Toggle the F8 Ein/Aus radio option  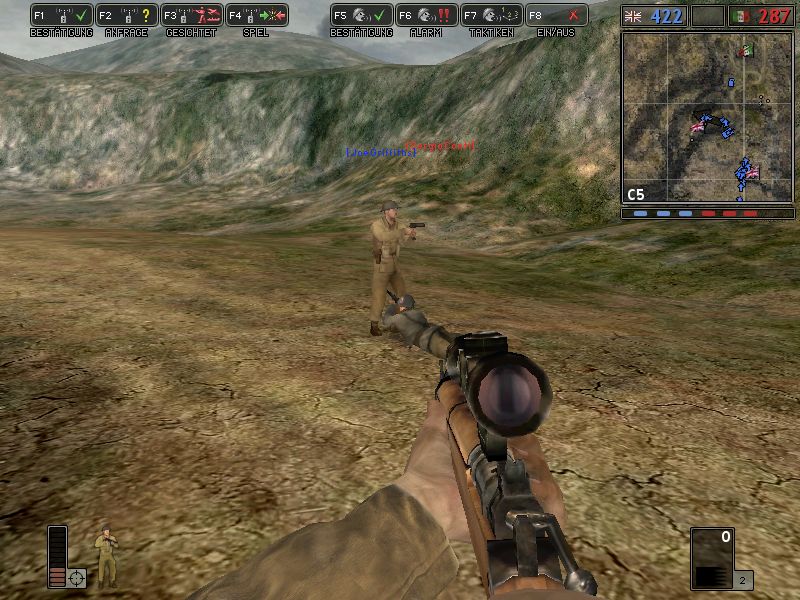[557, 15]
